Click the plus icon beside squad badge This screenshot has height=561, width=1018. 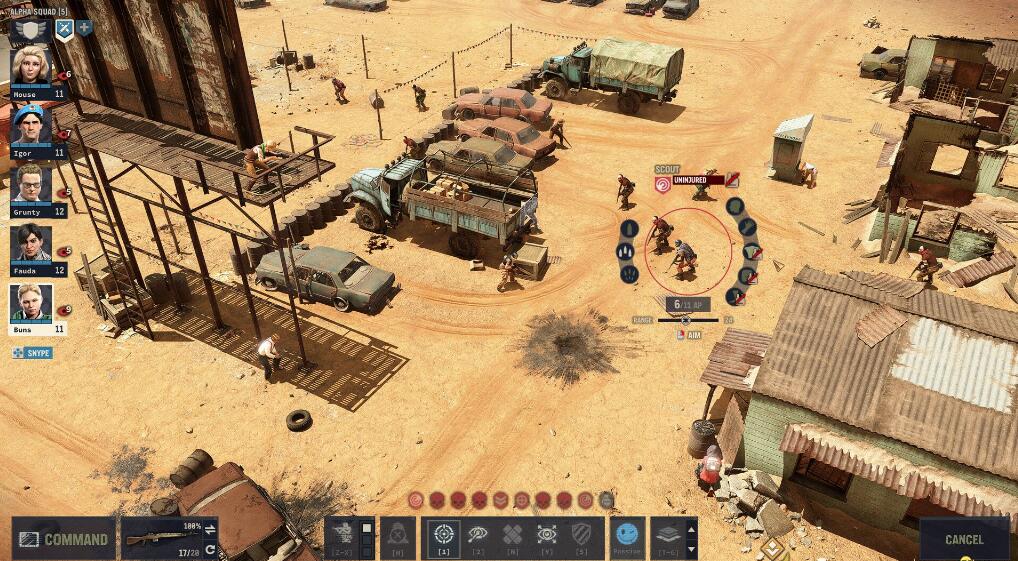point(84,28)
